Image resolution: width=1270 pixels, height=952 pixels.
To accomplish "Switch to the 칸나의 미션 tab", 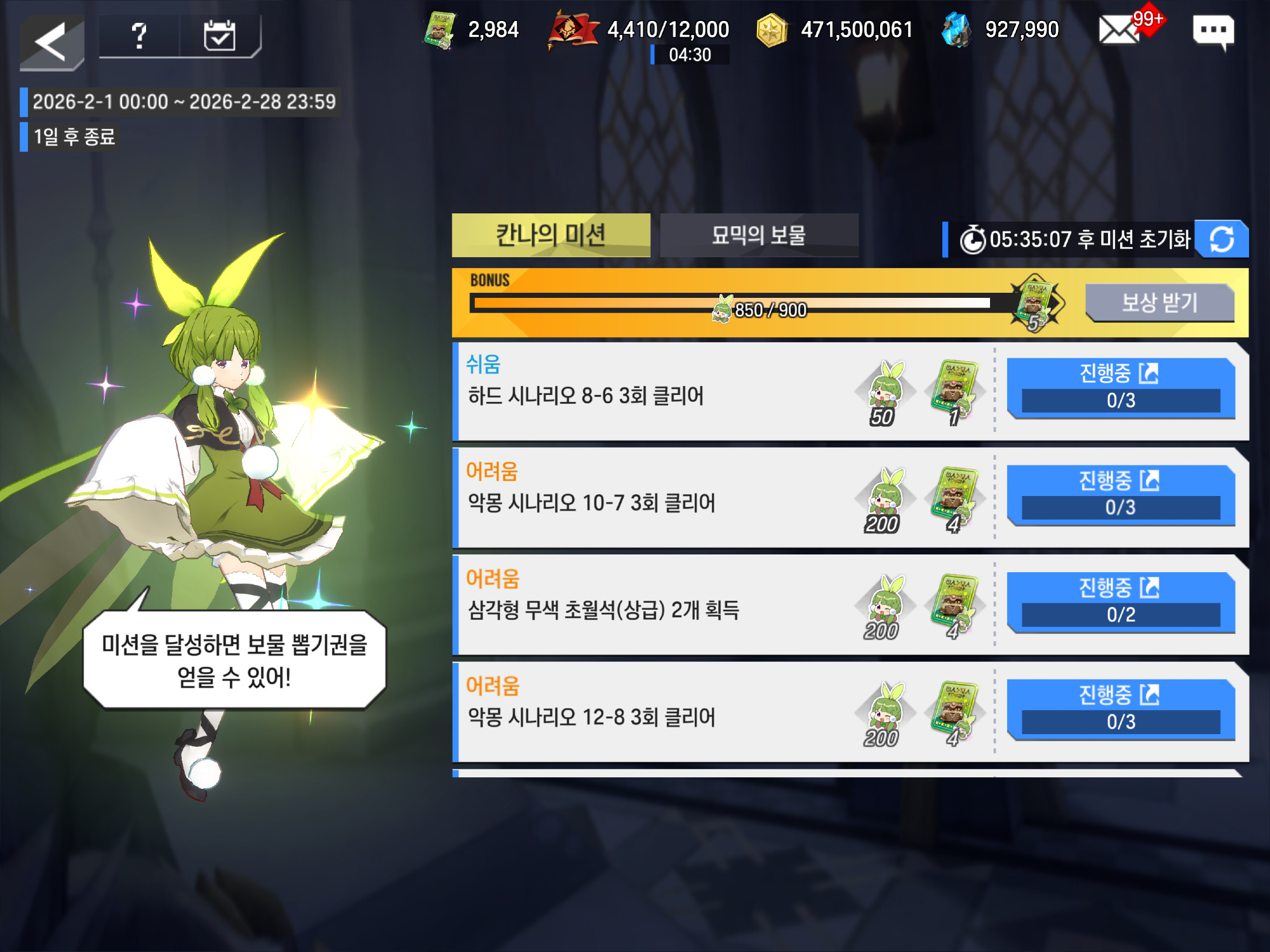I will pyautogui.click(x=551, y=235).
